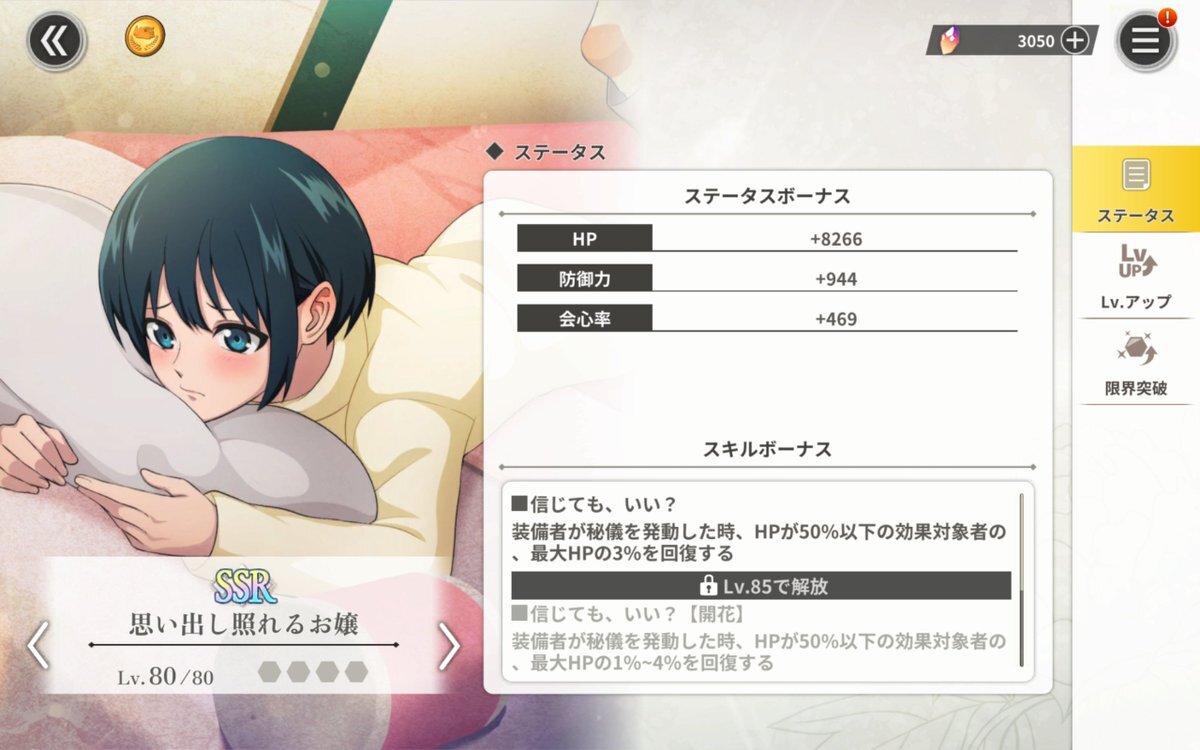1200x750 pixels.
Task: Click the gold coin icon
Action: point(145,38)
